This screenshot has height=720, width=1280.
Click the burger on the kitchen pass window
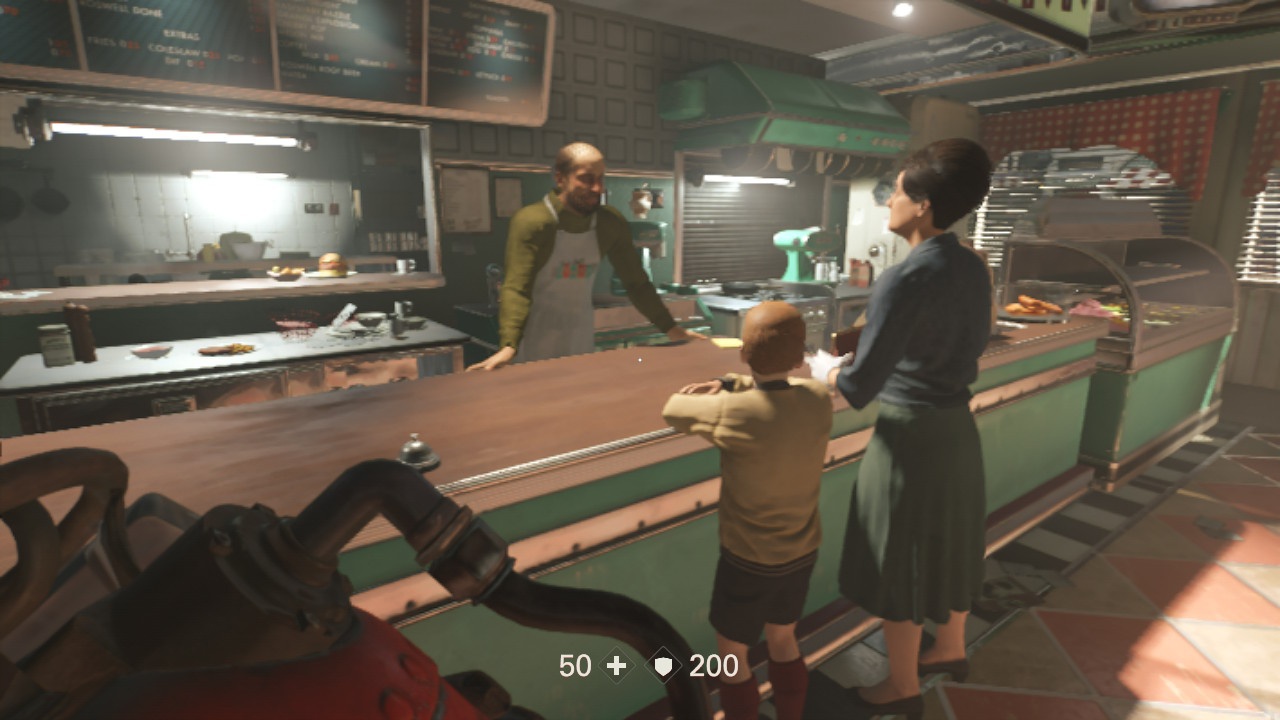330,263
